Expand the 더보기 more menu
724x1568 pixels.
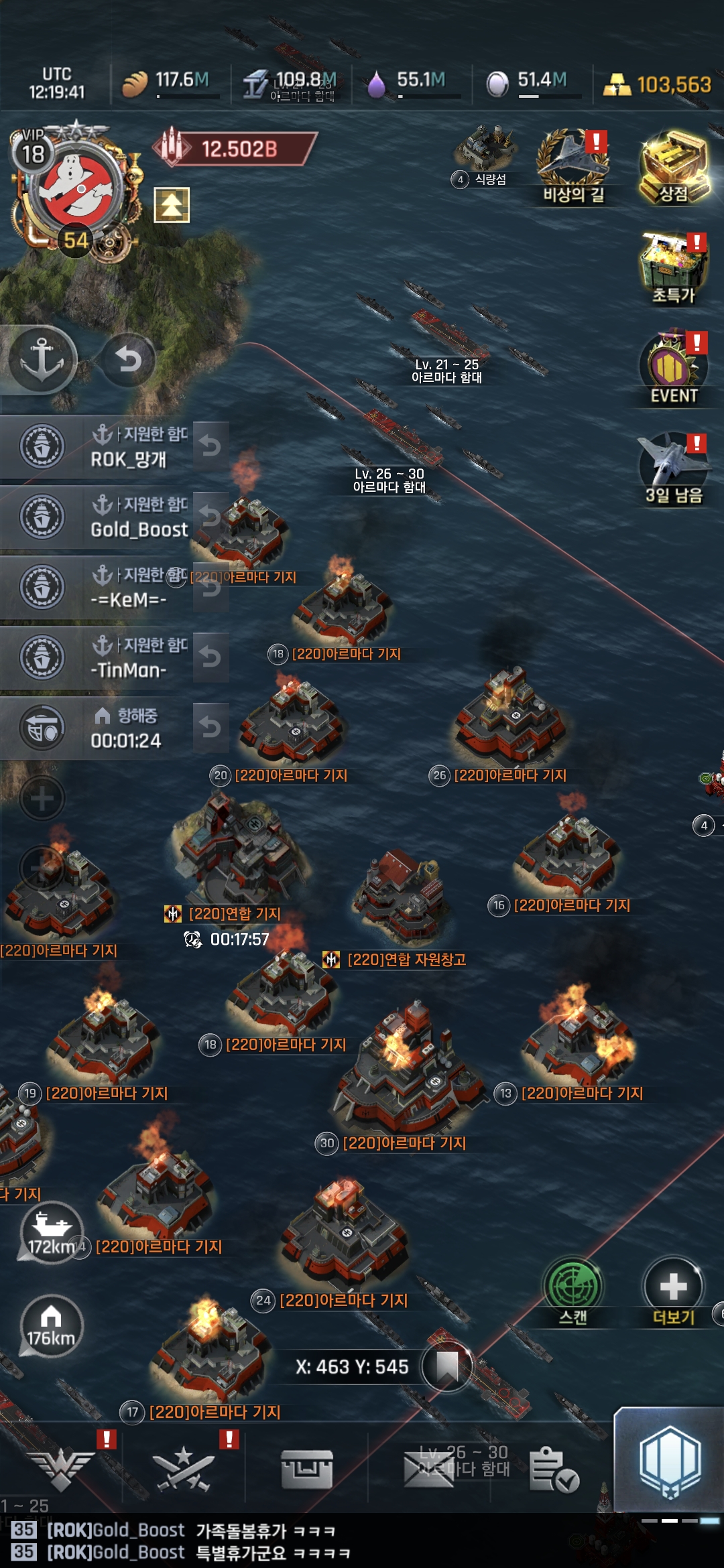[x=673, y=1290]
